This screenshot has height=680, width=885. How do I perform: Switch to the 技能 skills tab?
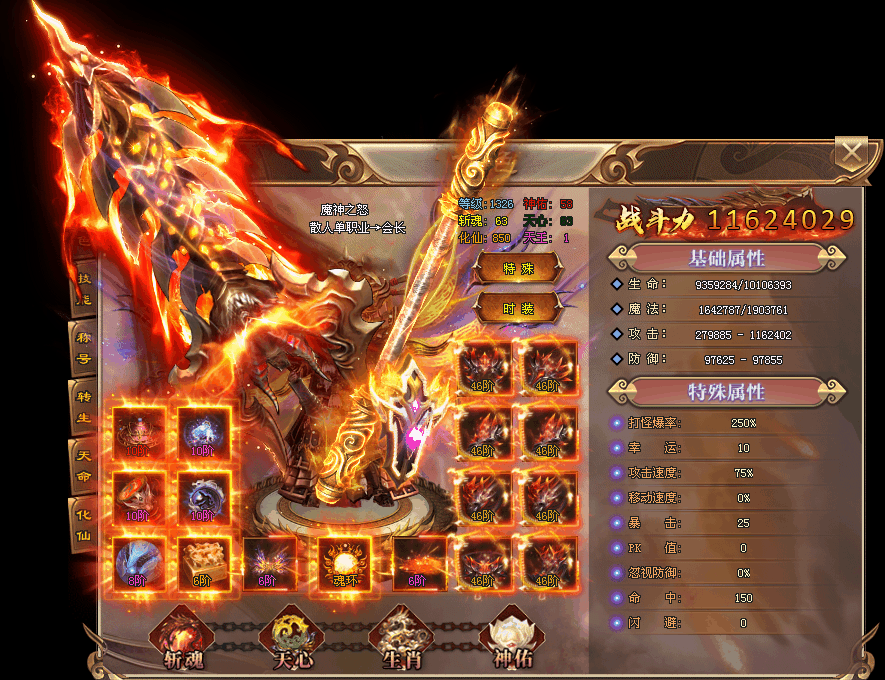[x=84, y=292]
